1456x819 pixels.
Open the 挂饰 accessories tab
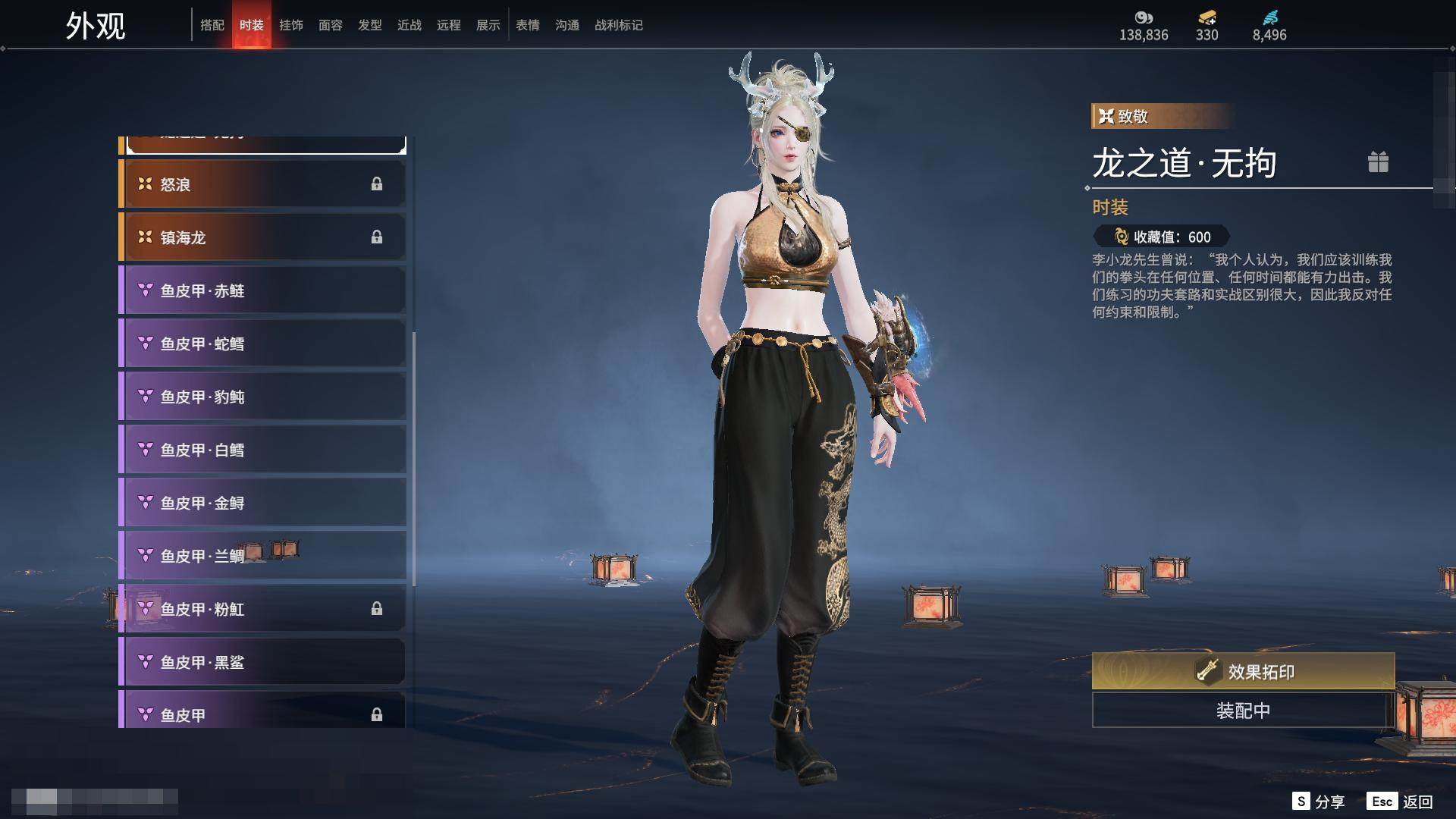tap(291, 25)
